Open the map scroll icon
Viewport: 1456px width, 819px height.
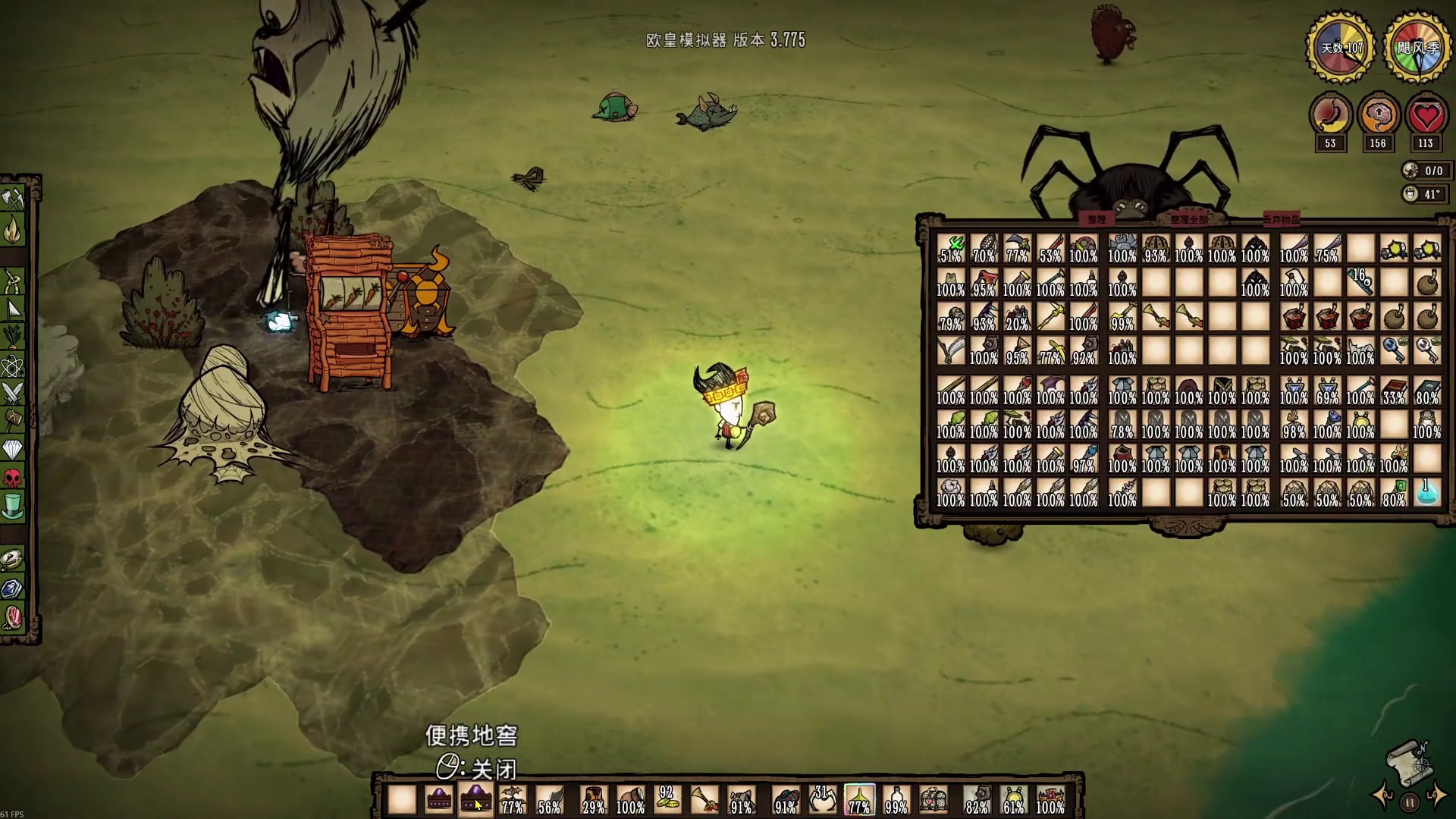coord(1407,761)
